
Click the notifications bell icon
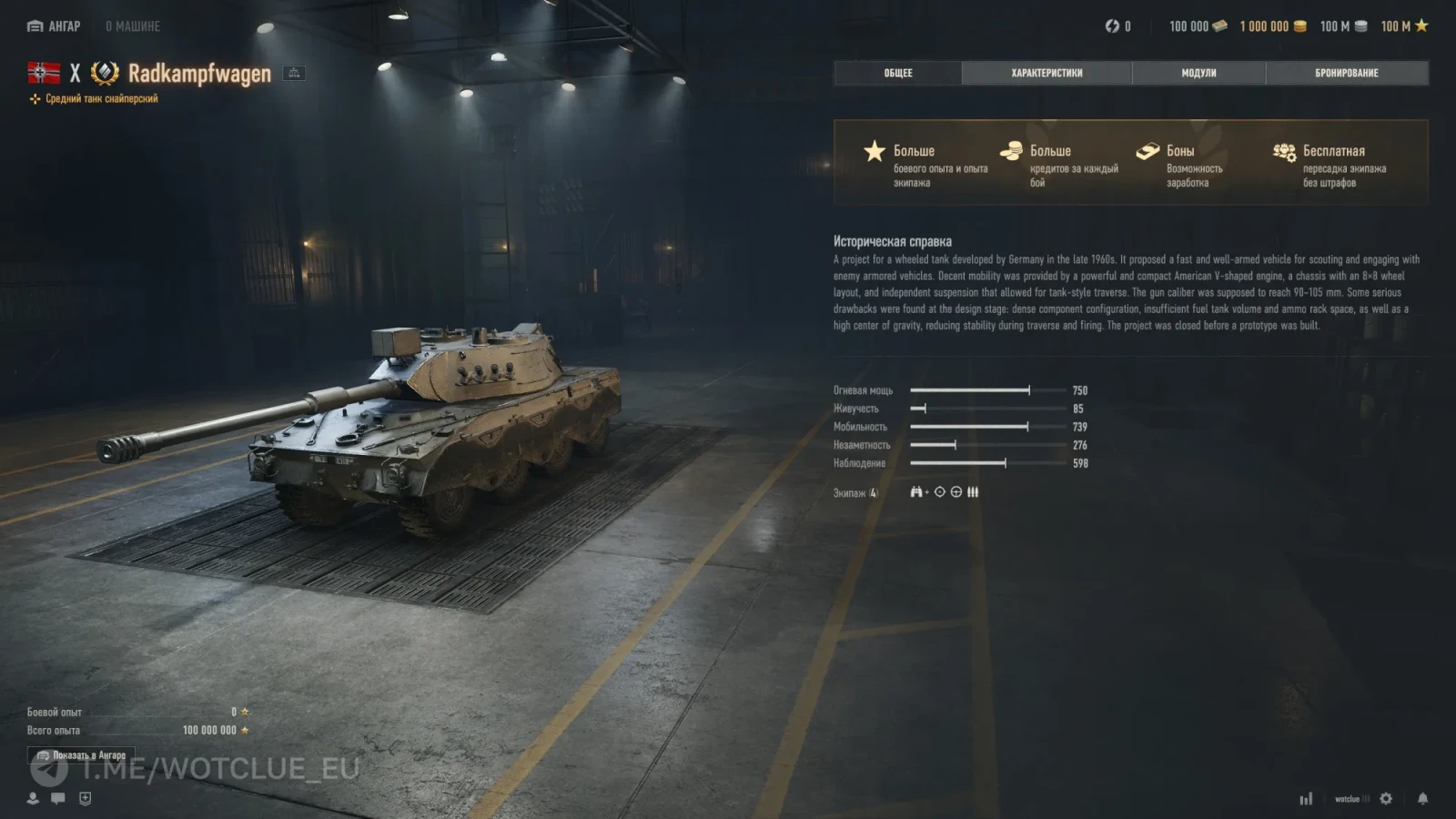[1421, 799]
